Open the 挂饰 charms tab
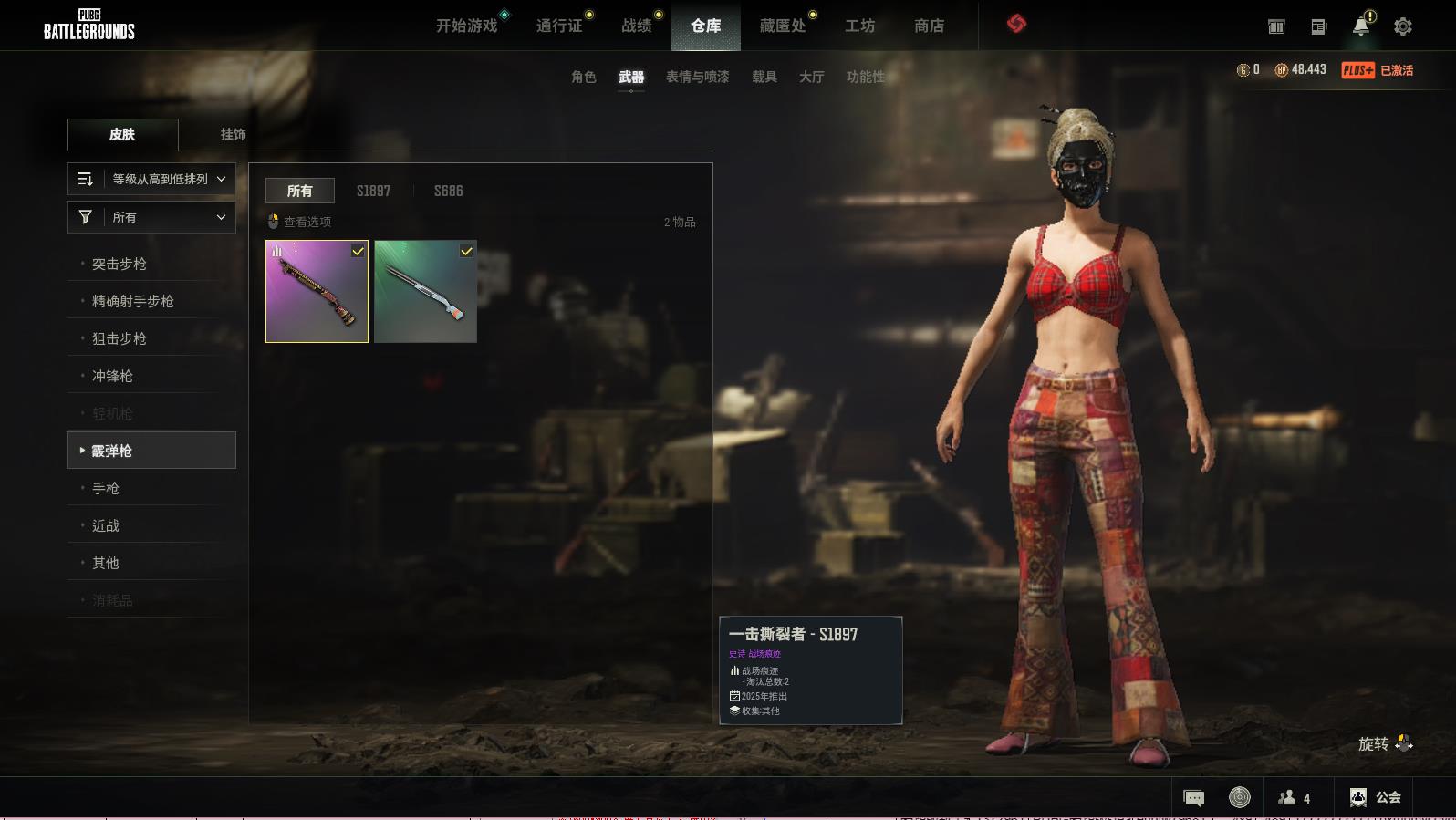1456x820 pixels. tap(233, 134)
